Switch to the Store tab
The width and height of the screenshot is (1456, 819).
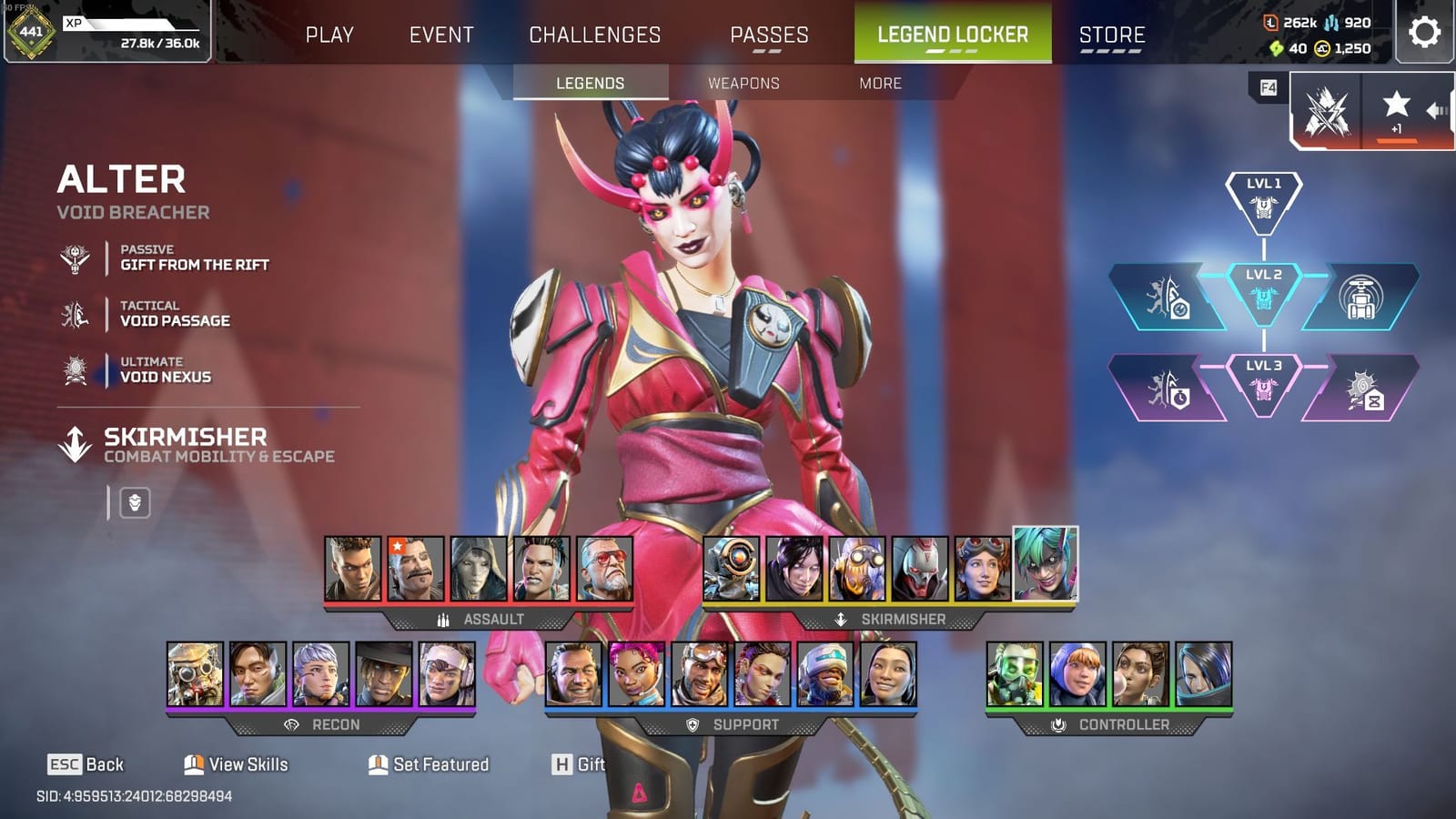[1112, 35]
